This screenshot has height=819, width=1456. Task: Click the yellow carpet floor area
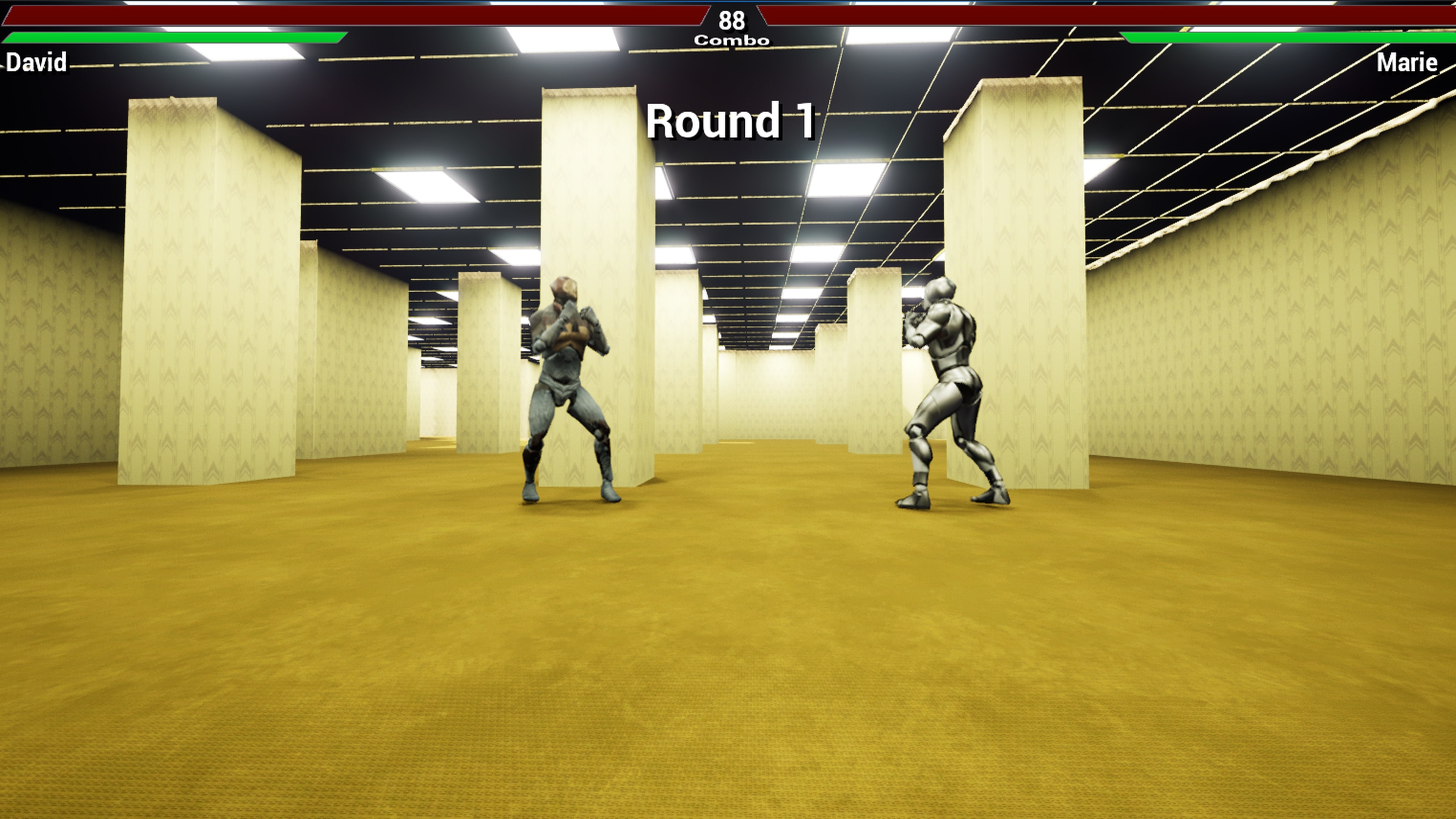tap(729, 678)
